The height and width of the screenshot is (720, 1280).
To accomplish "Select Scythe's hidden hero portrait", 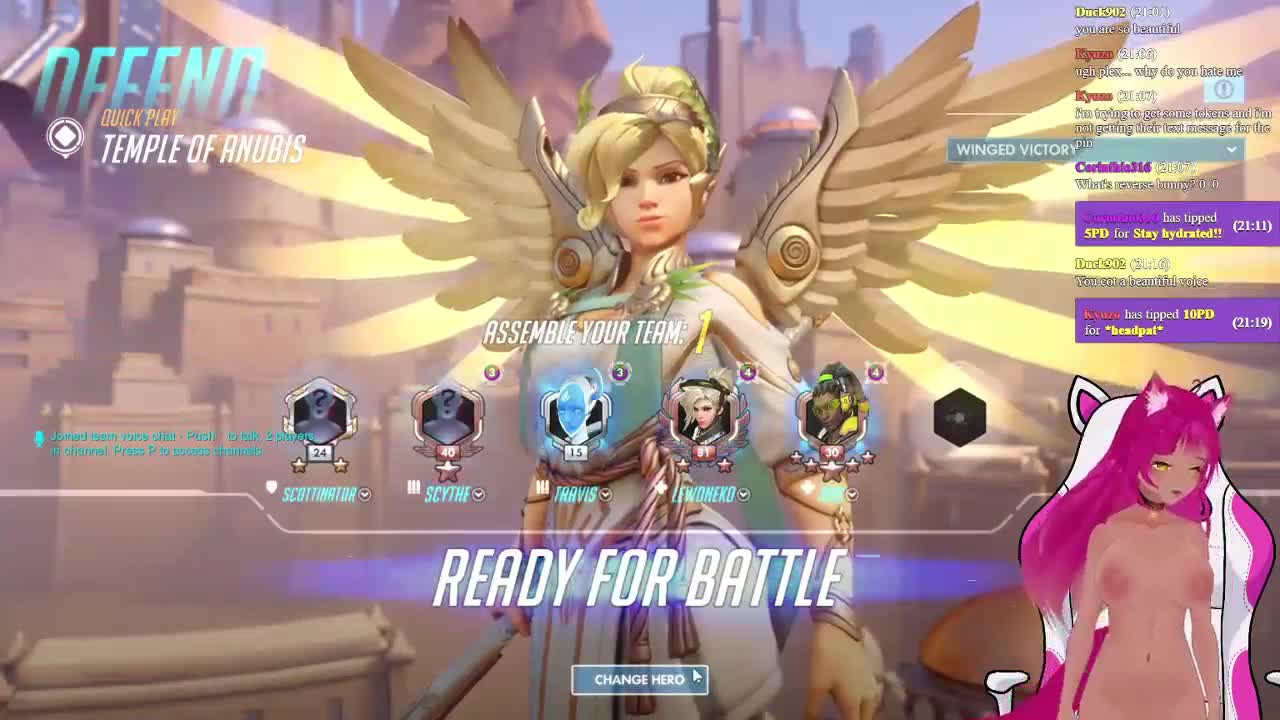I will [447, 417].
